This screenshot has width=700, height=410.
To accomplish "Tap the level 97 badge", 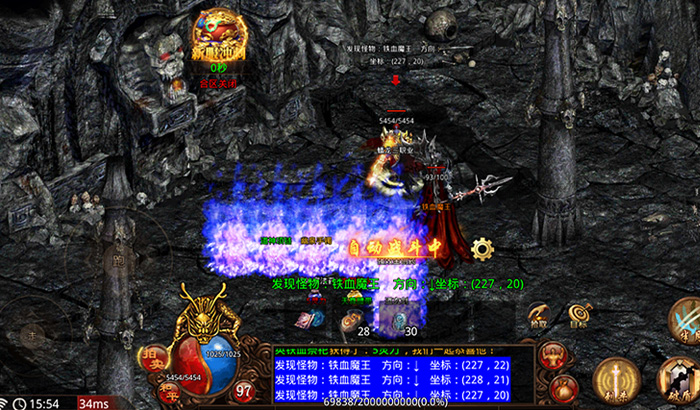I will pos(244,390).
